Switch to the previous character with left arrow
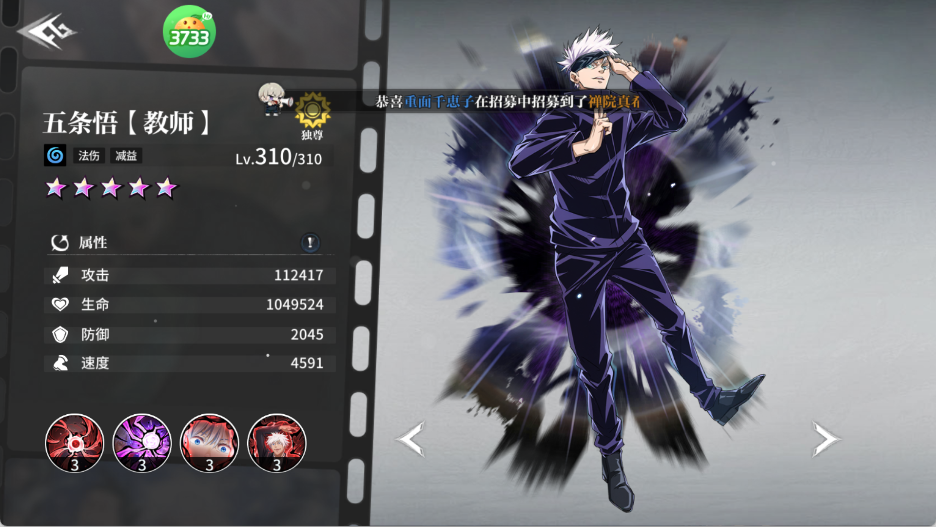Image resolution: width=936 pixels, height=527 pixels. click(x=410, y=438)
